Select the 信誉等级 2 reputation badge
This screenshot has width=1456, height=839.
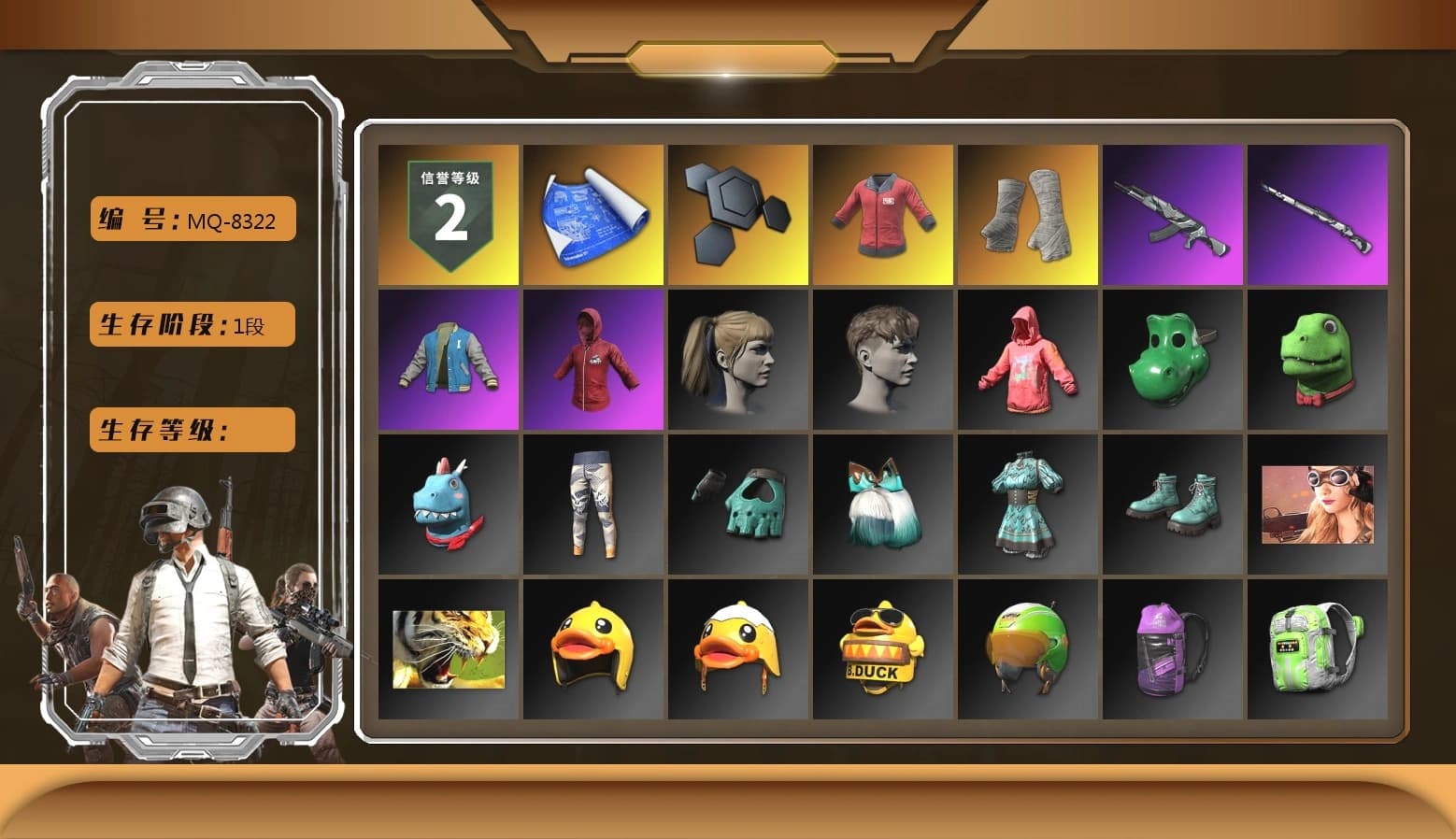447,214
